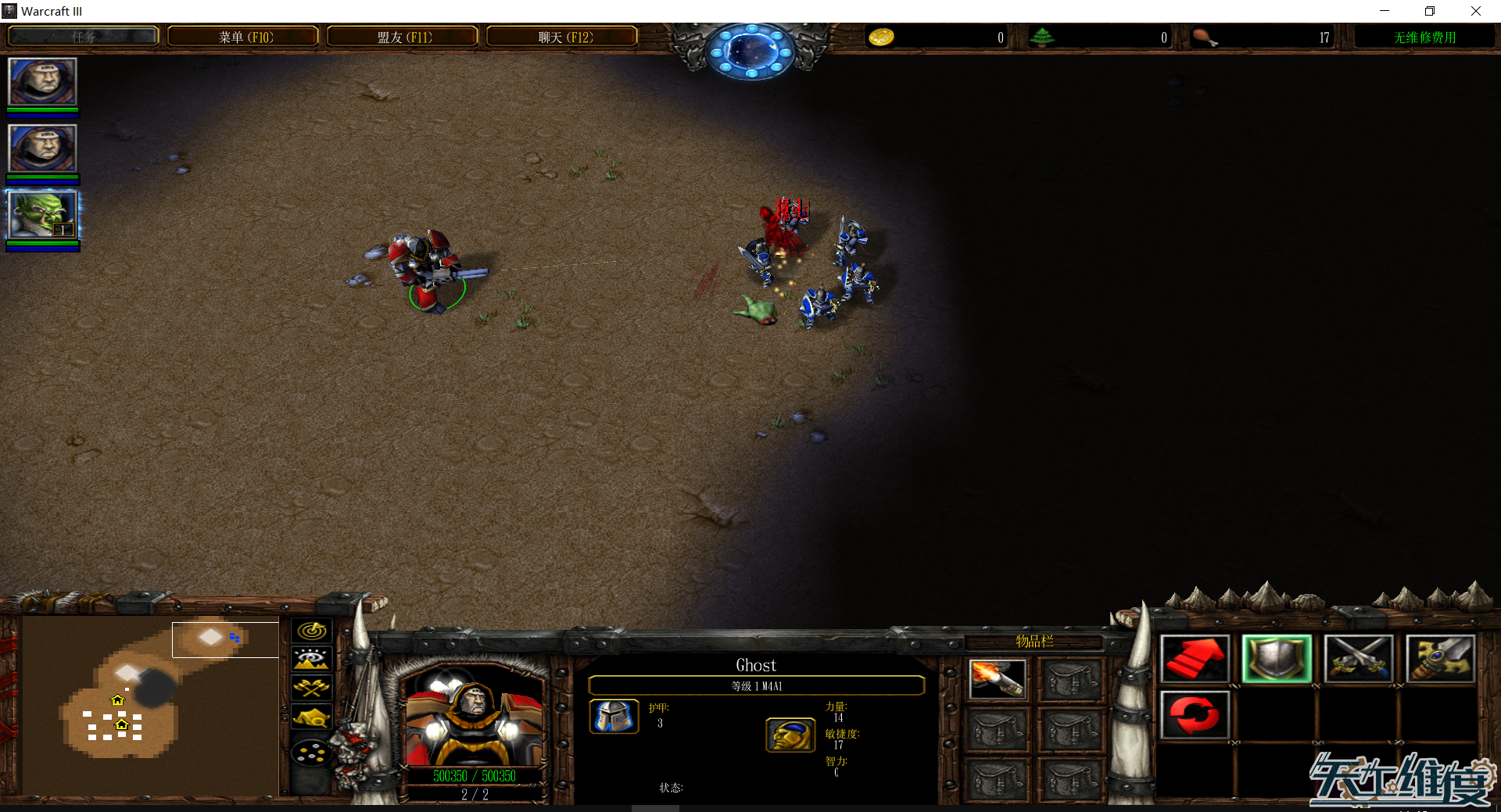
Task: Choose the crossed swords command
Action: 1358,659
